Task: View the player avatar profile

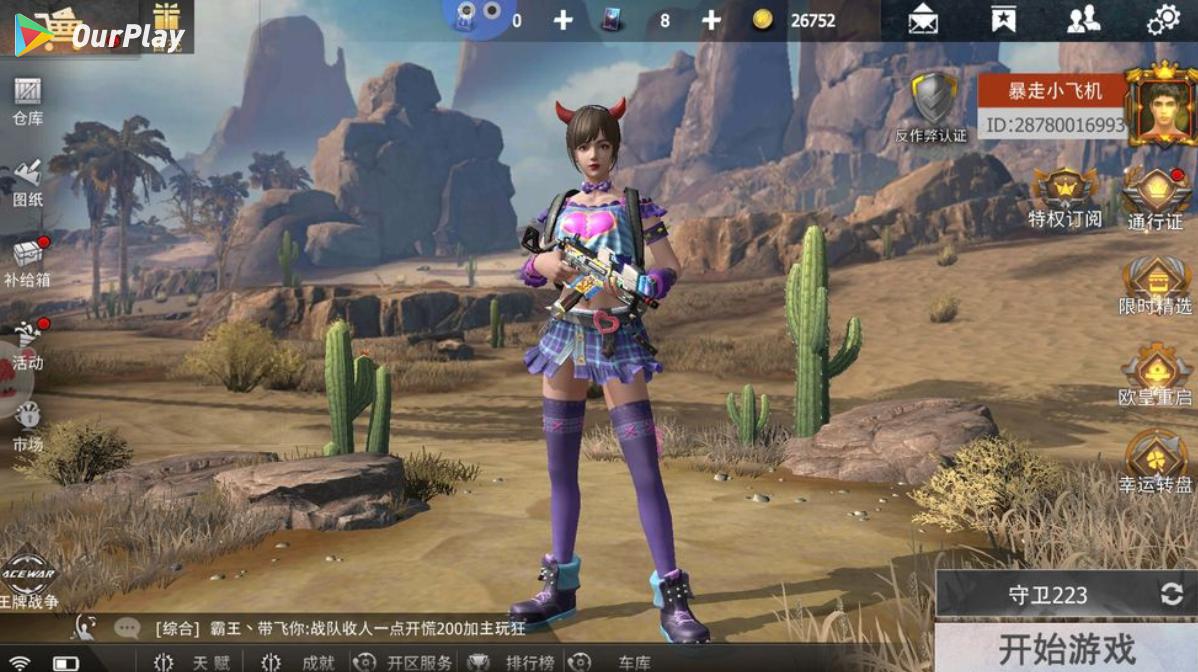Action: (x=1161, y=105)
